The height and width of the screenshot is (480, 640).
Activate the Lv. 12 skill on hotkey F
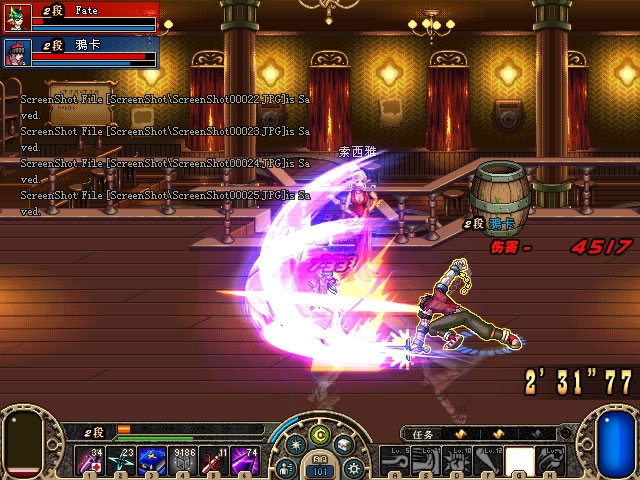485,460
